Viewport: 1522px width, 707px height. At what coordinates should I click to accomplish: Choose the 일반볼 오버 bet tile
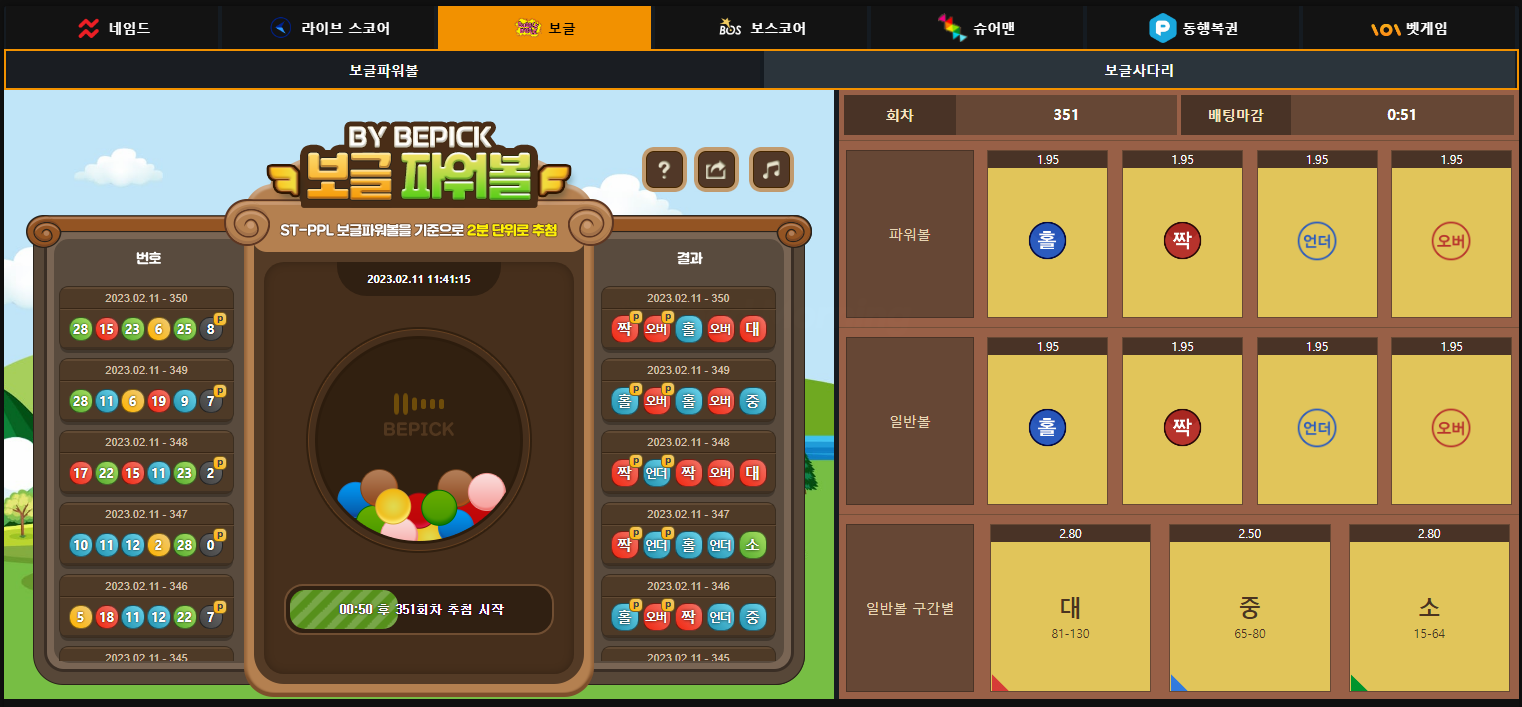point(1451,428)
